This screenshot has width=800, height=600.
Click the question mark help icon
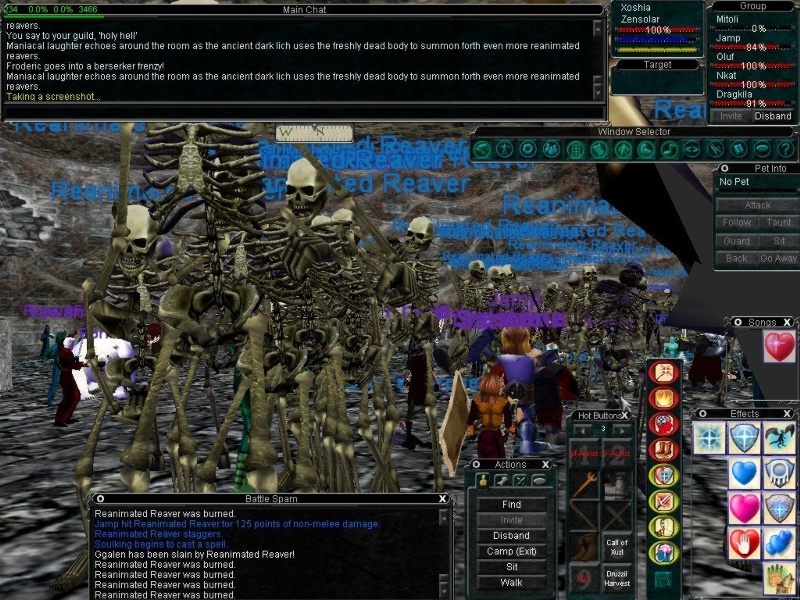point(784,150)
